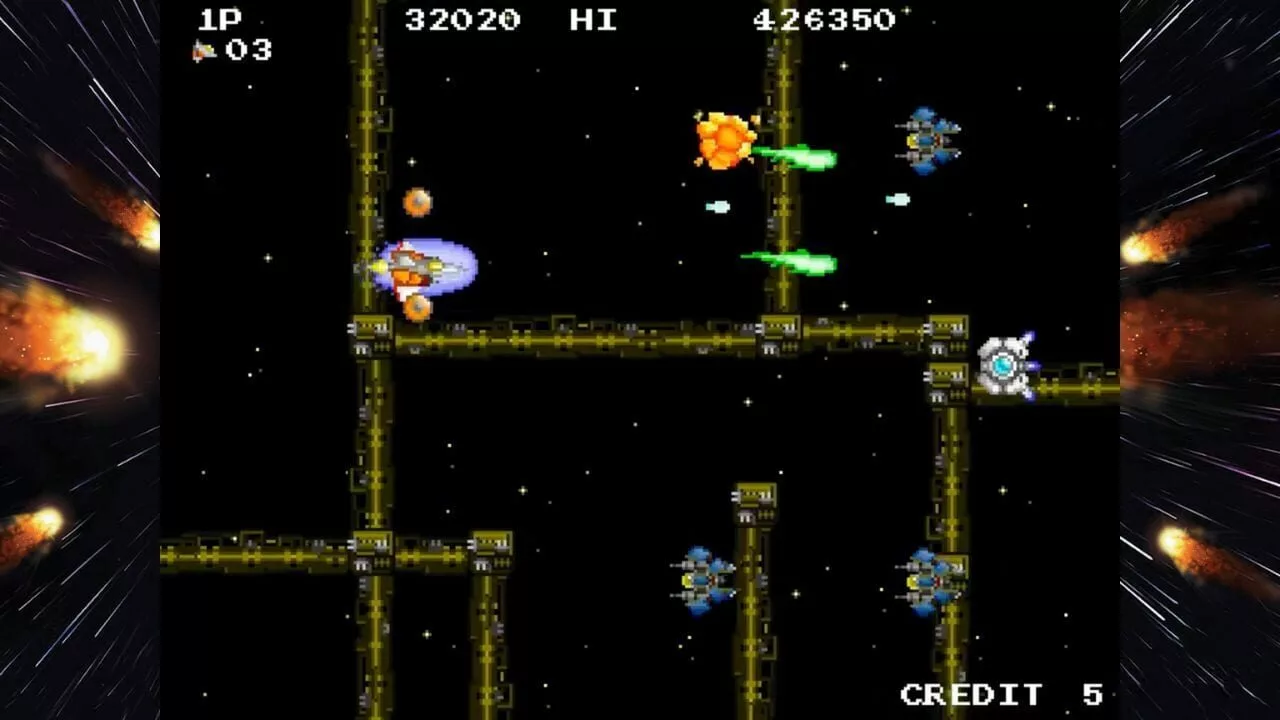Image resolution: width=1280 pixels, height=720 pixels.
Task: Click the orange power-up orb above the player ship
Action: [x=417, y=200]
